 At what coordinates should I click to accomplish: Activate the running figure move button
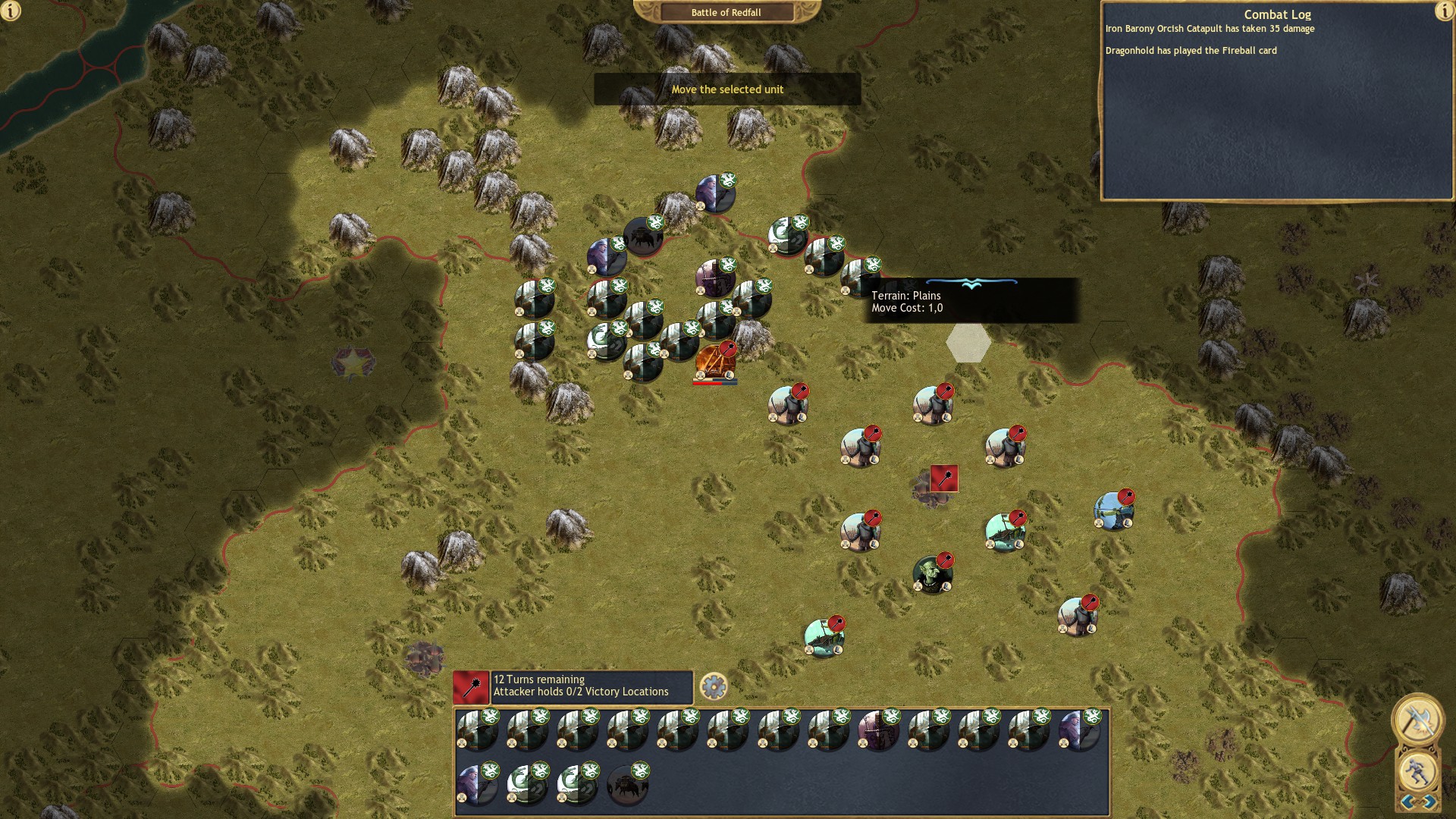tap(1417, 771)
